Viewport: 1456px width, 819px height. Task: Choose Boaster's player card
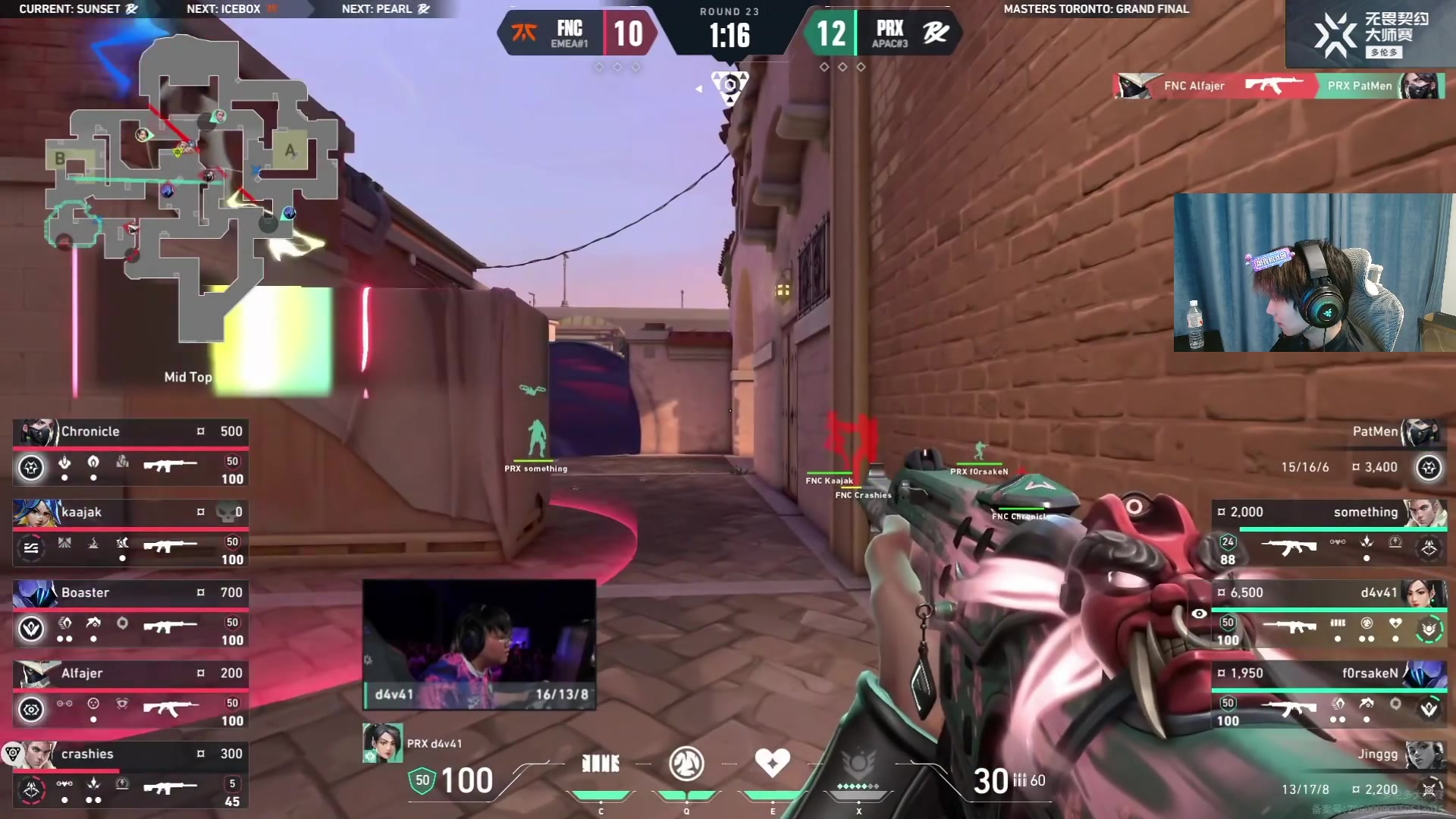[x=130, y=614]
